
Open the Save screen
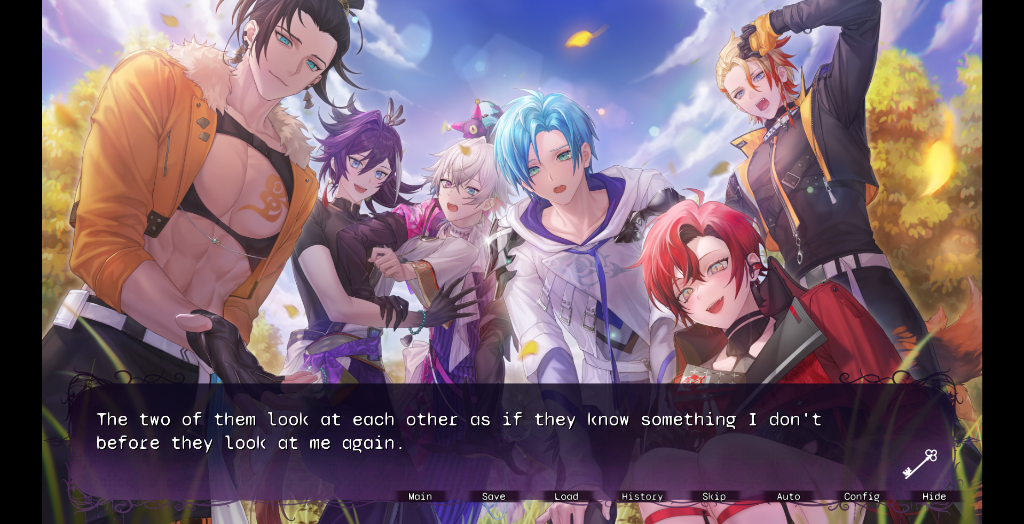(494, 497)
